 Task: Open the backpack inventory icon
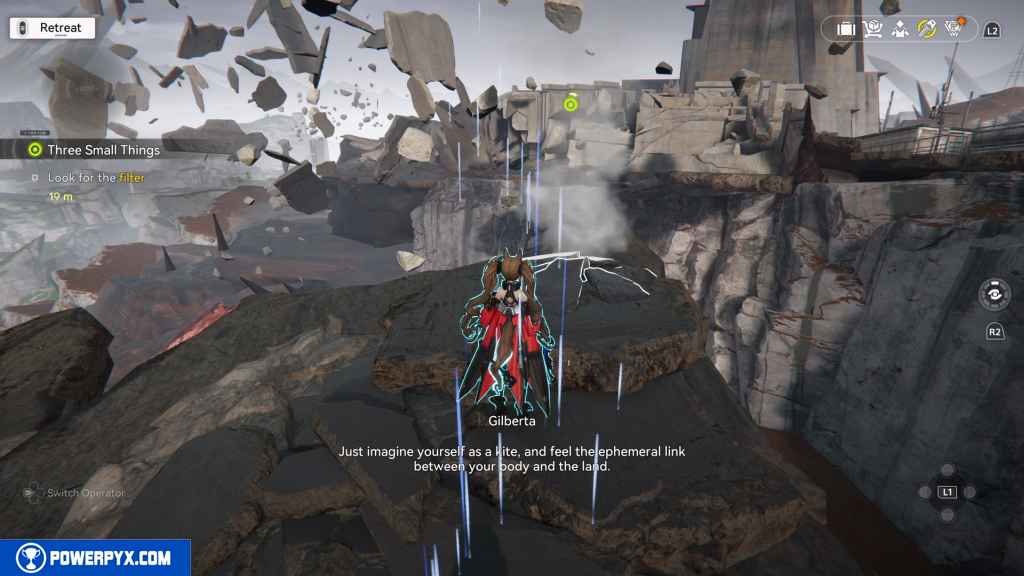[846, 29]
